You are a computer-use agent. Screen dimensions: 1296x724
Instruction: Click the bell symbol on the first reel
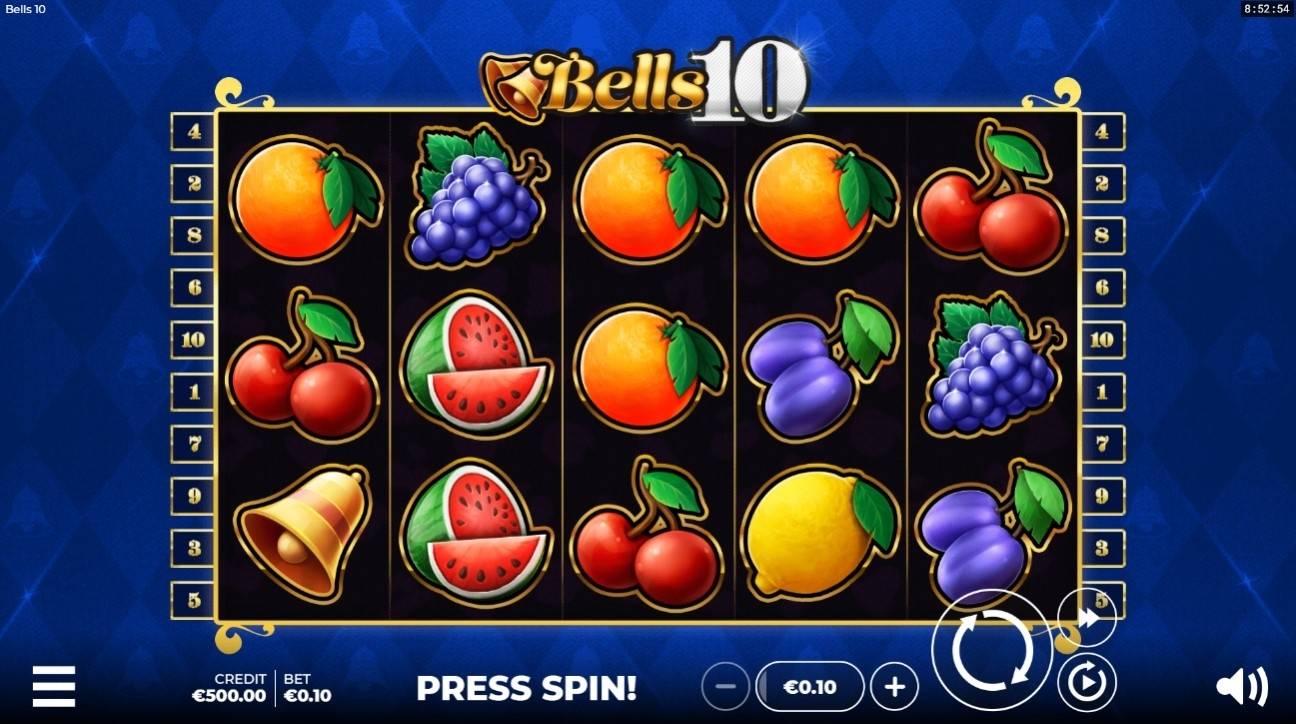[300, 530]
